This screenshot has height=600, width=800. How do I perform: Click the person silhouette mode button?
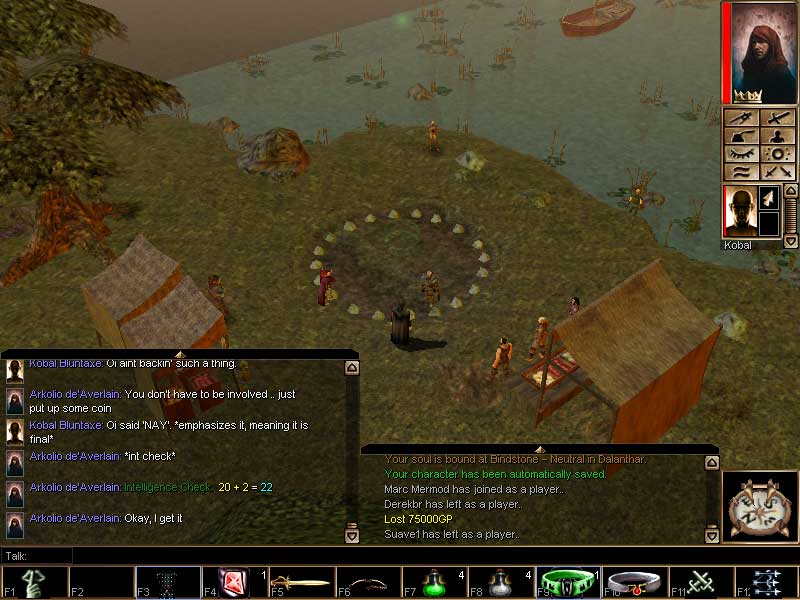click(x=777, y=136)
